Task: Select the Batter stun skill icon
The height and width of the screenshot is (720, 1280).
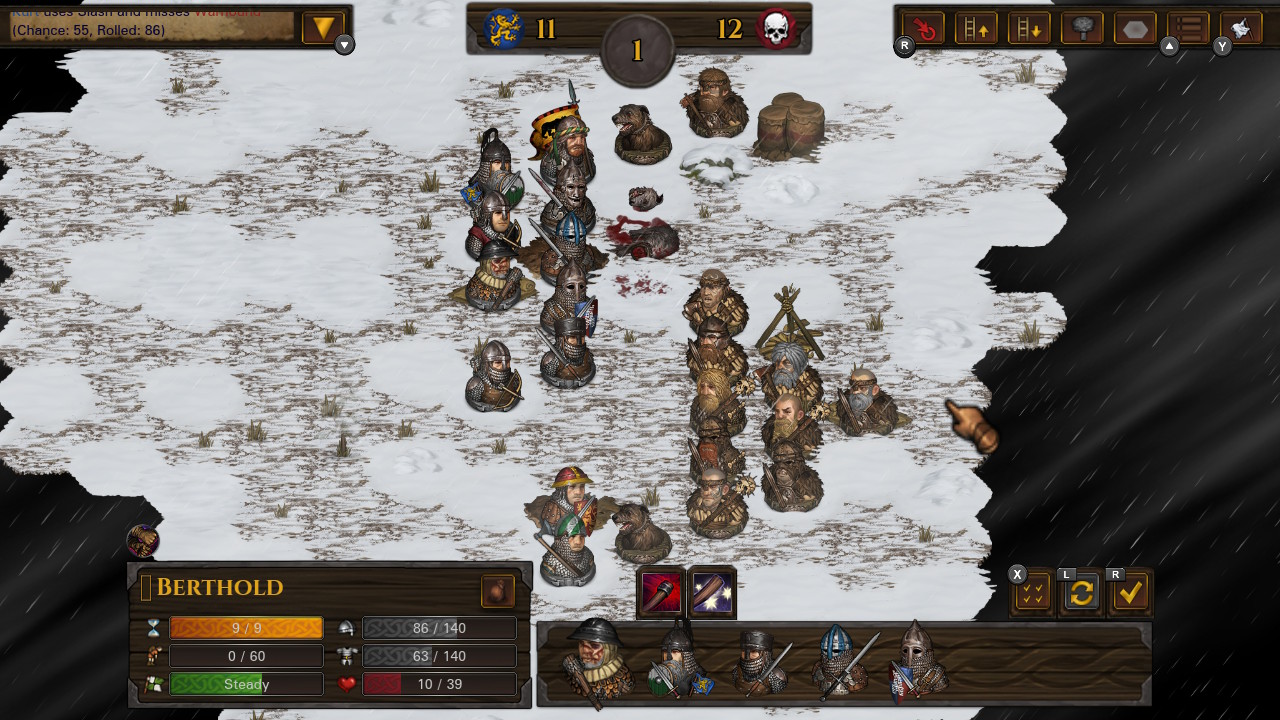Action: [x=710, y=592]
